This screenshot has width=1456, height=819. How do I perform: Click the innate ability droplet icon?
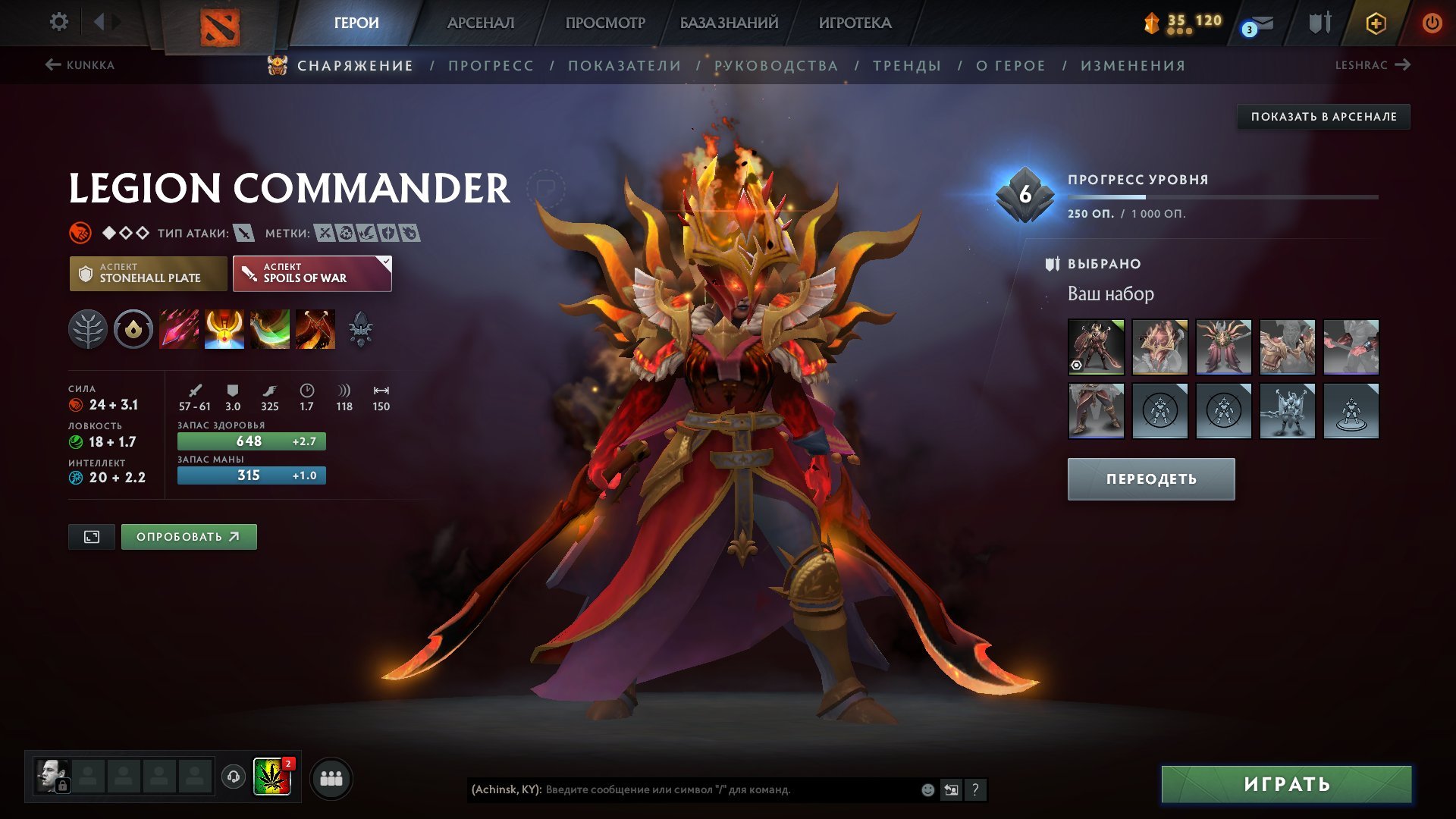[133, 329]
